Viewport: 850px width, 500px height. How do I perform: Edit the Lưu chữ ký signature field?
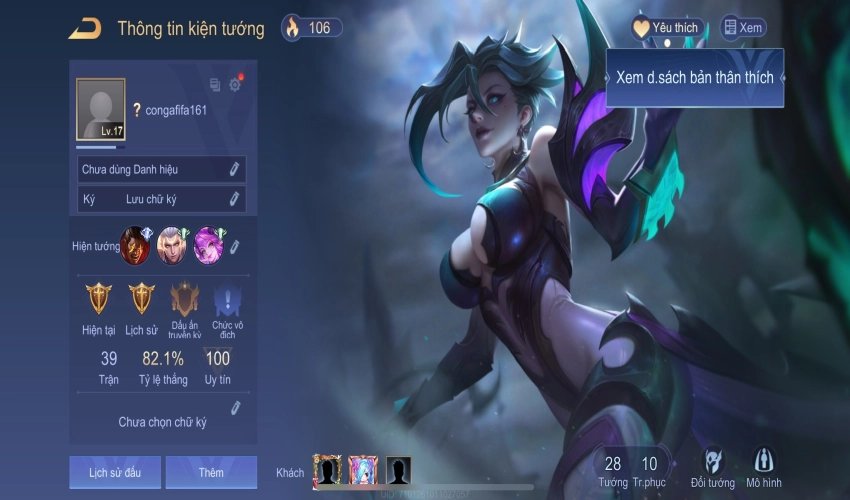234,199
